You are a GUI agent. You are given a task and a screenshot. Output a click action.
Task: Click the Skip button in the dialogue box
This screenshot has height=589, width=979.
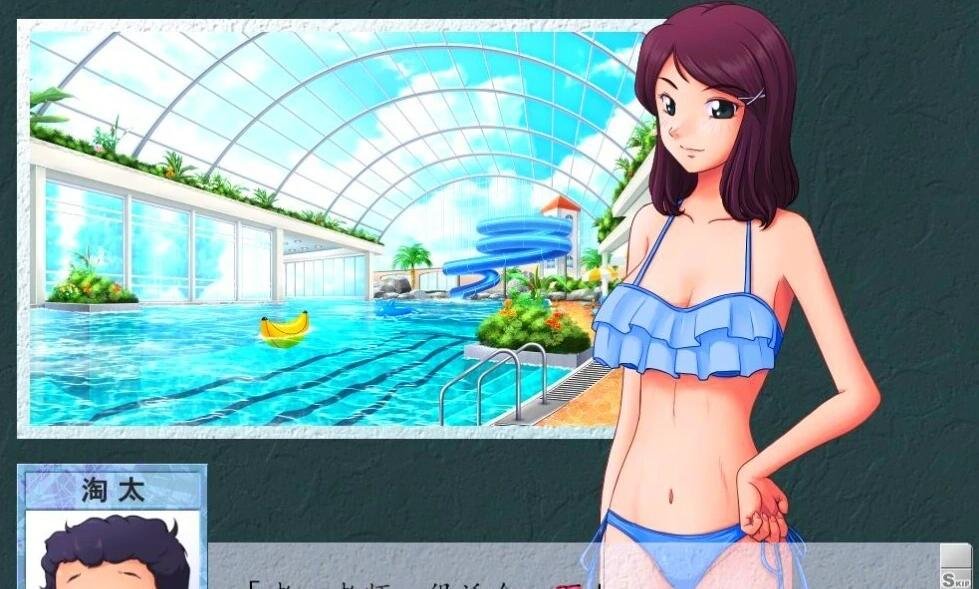coord(955,580)
